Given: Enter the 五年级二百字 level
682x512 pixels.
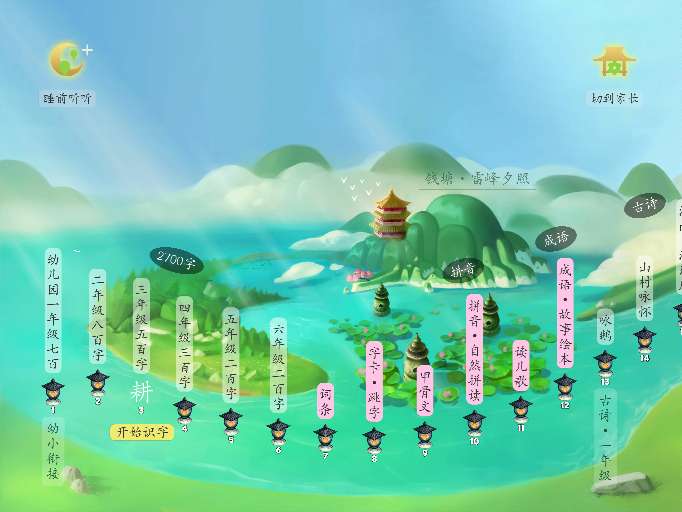Looking at the screenshot, I should coord(231,355).
